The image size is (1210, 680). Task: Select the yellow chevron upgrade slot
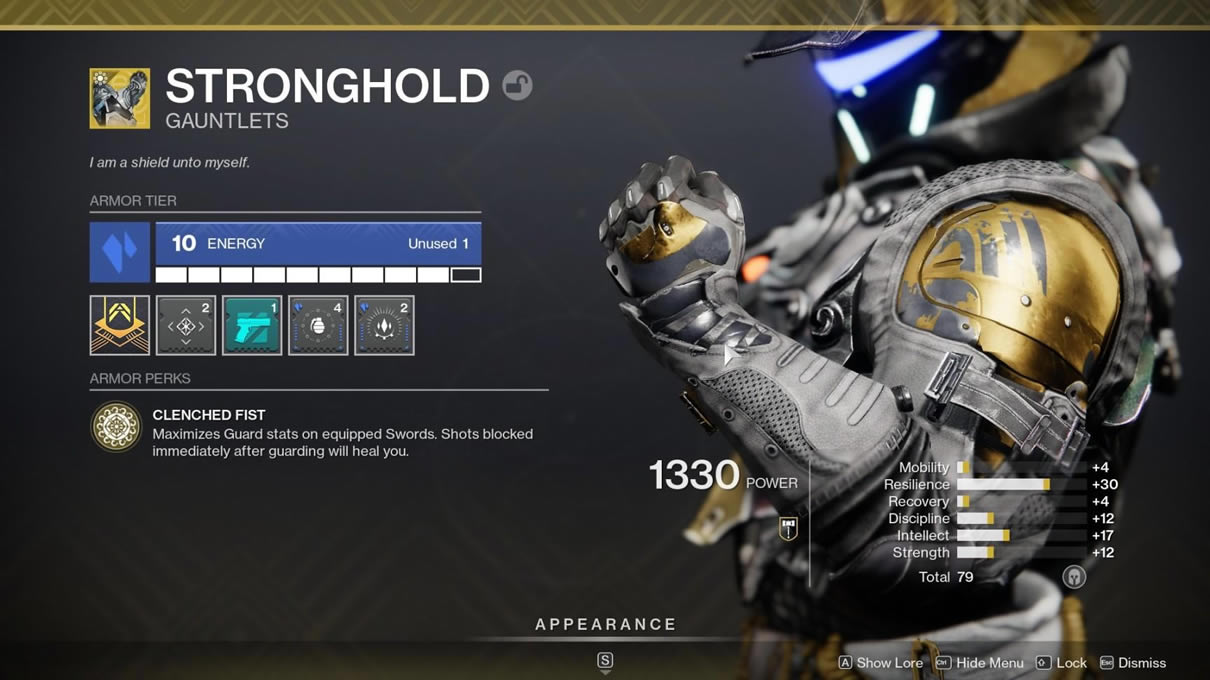pos(120,325)
